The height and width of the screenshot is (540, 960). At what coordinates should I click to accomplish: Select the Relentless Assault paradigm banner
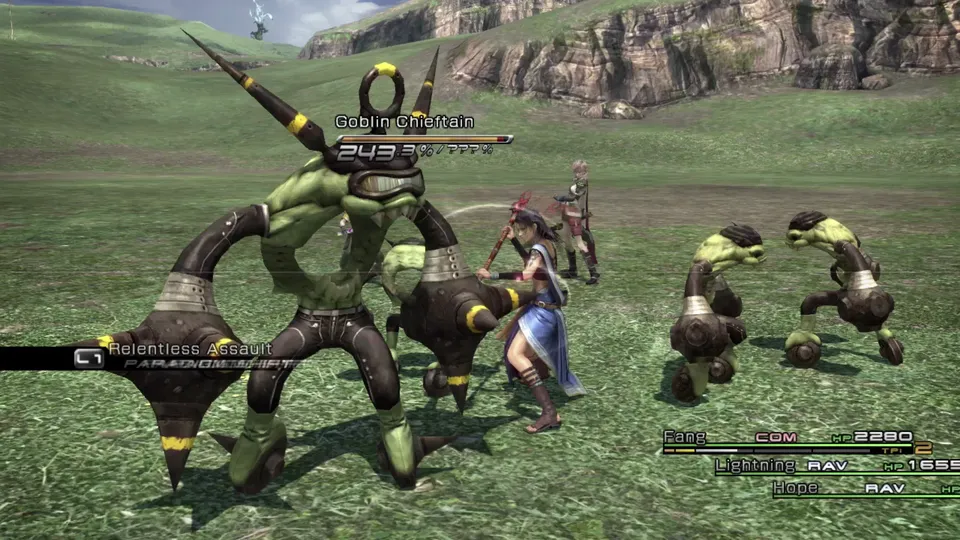pyautogui.click(x=190, y=351)
